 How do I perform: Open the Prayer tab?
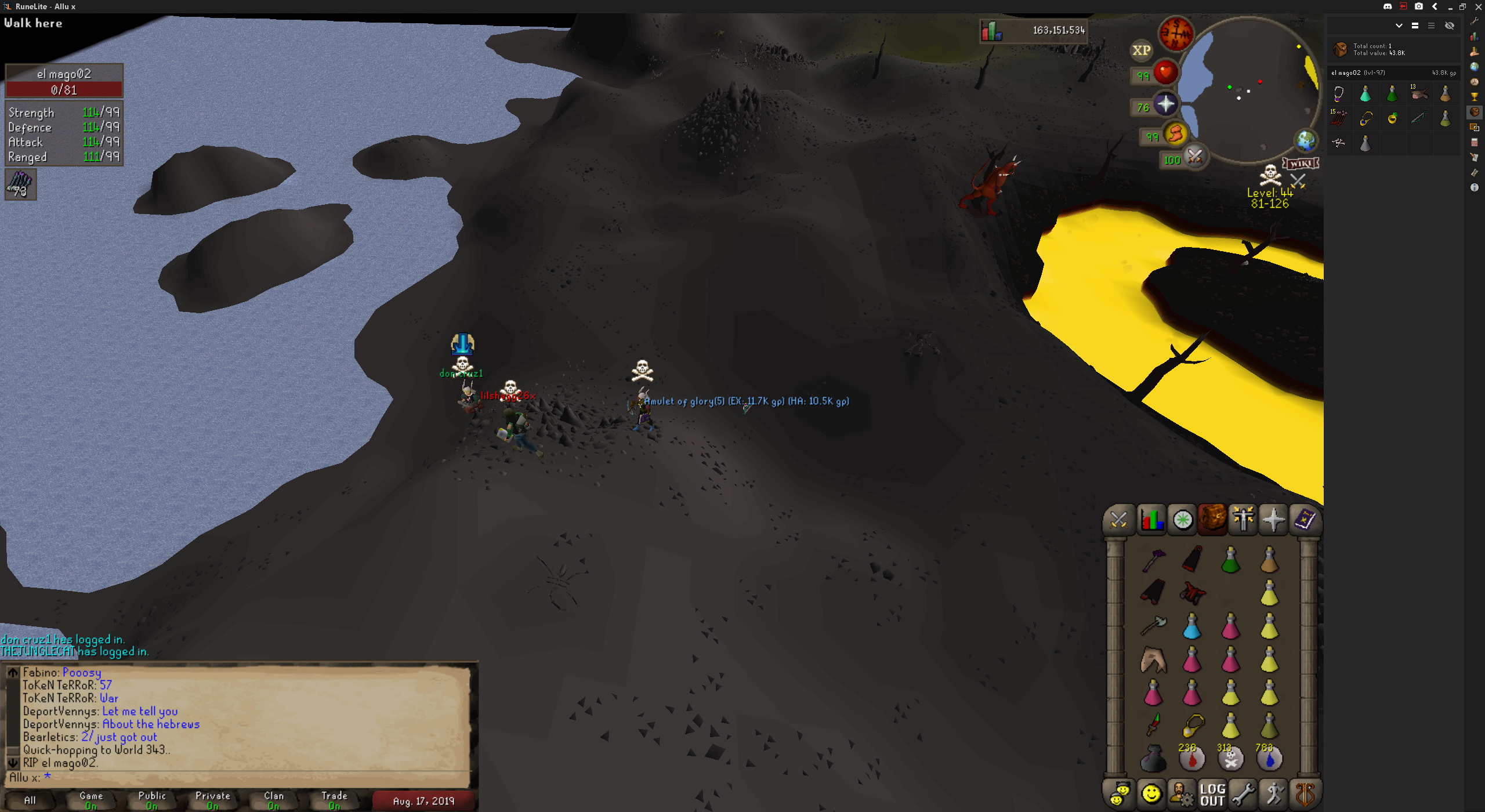tap(1273, 519)
